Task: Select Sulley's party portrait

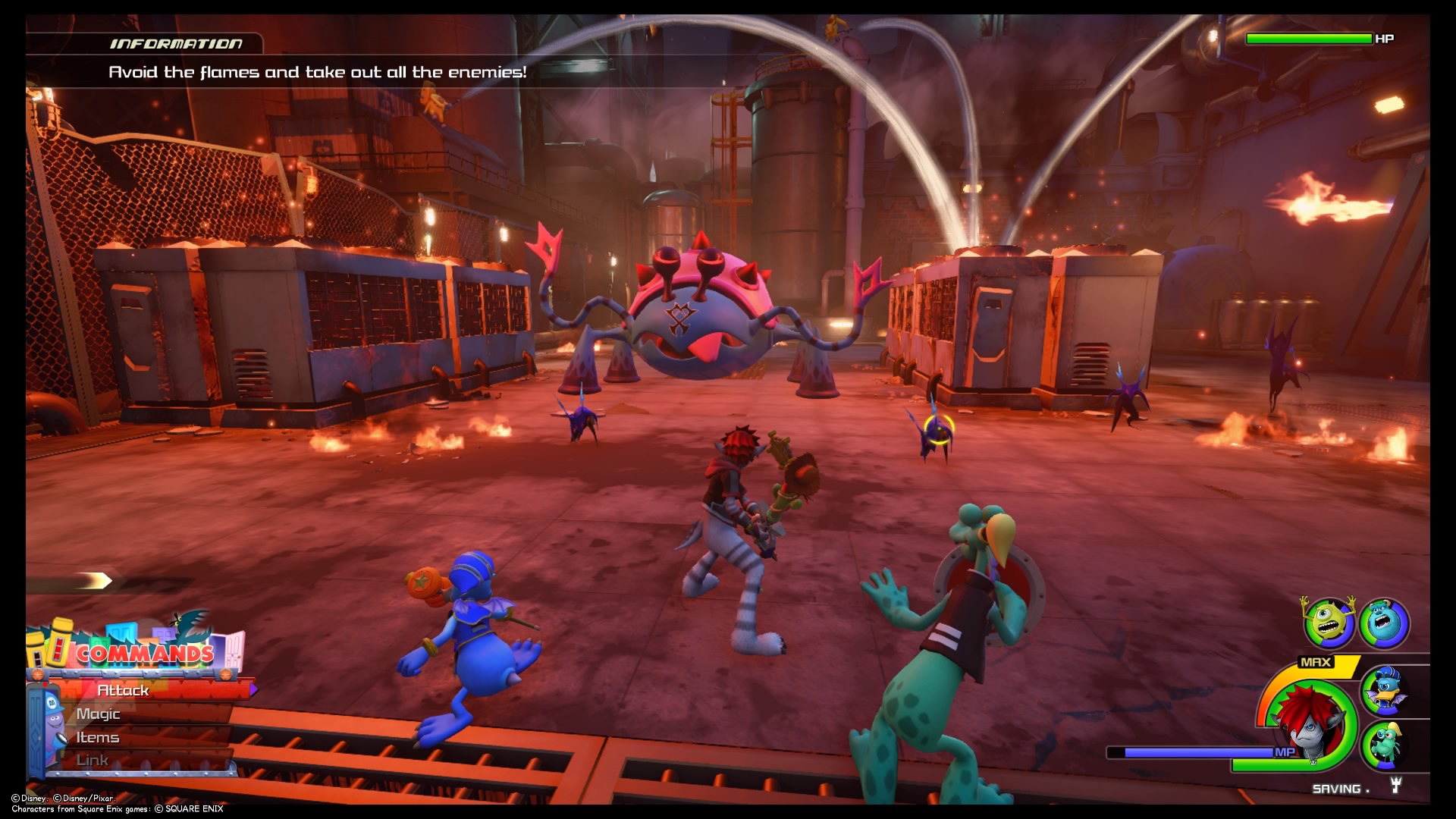Action: pos(1382,623)
